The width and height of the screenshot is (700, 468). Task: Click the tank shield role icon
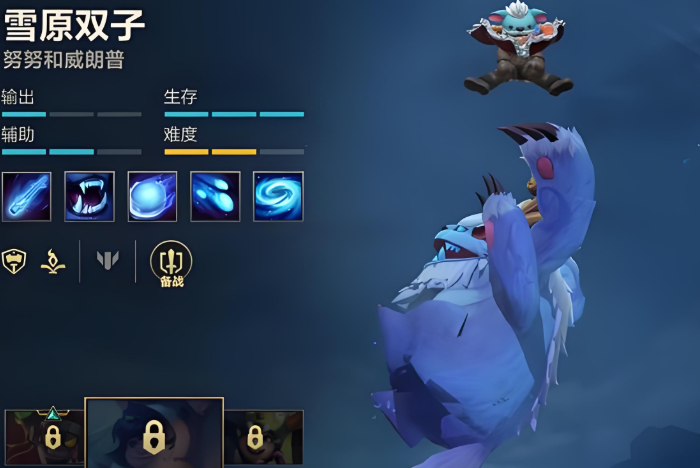pyautogui.click(x=14, y=261)
